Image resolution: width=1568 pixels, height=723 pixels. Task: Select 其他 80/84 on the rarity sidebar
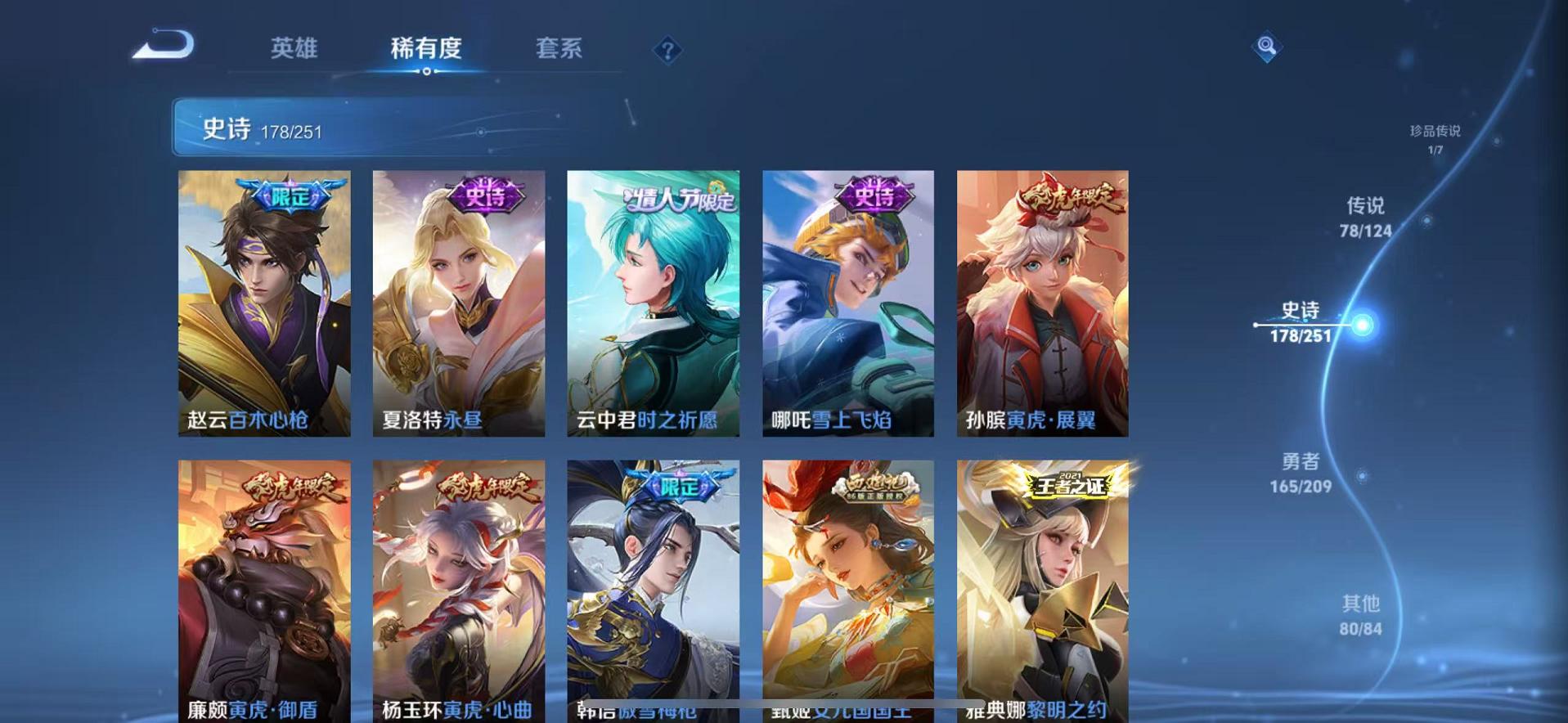[x=1360, y=616]
